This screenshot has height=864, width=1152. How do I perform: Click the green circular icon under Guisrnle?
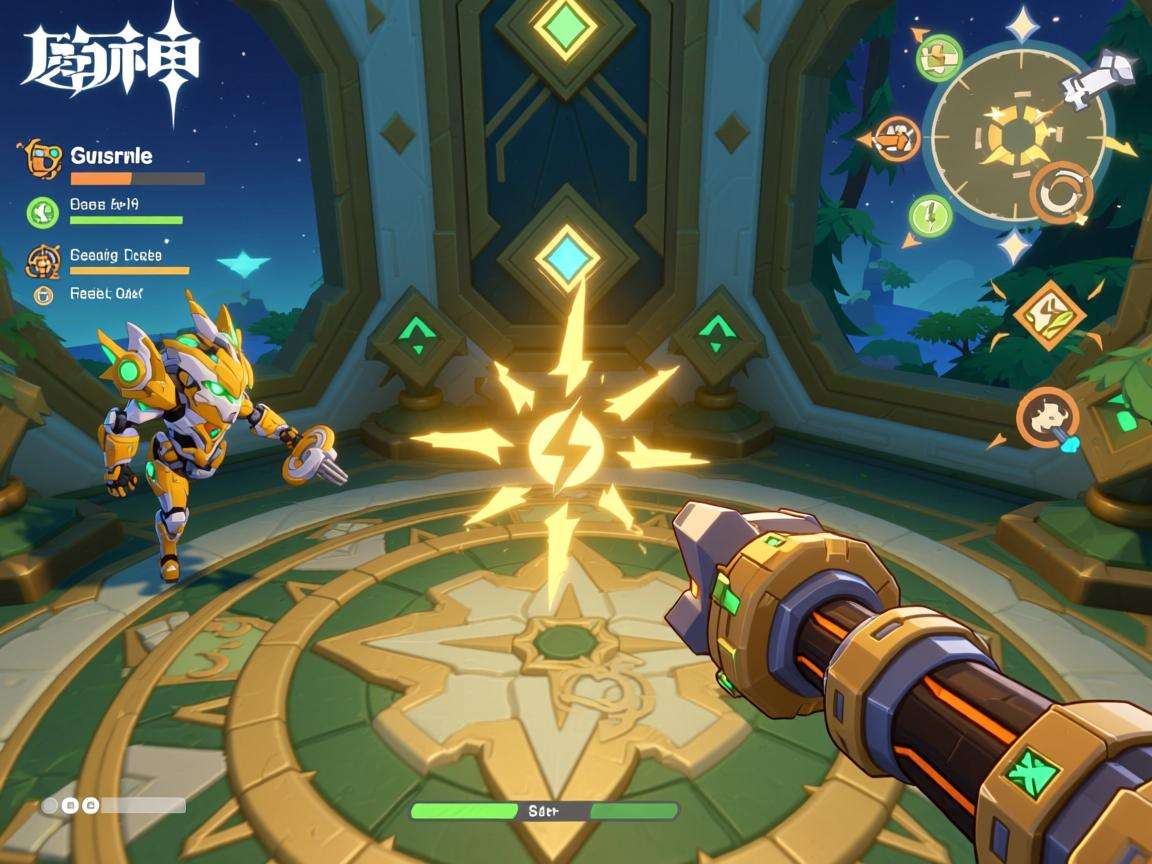click(43, 211)
